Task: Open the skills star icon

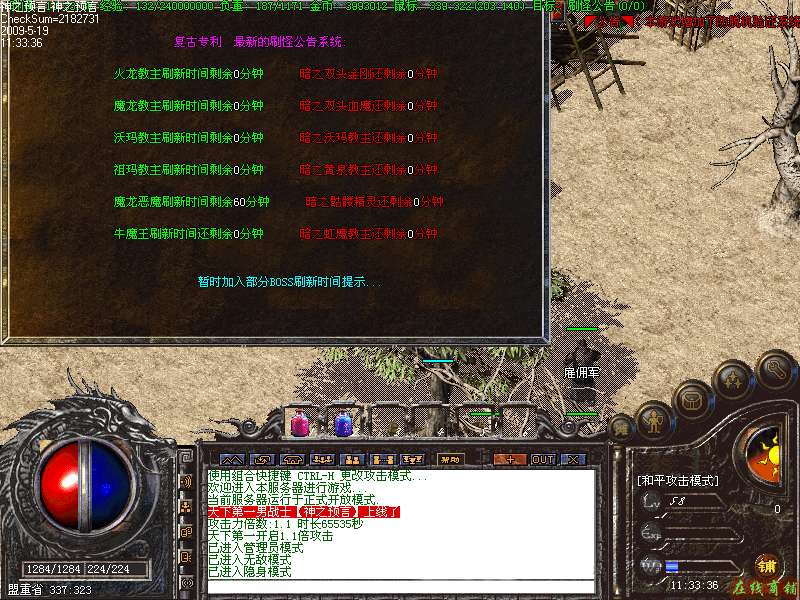Action: tap(734, 379)
